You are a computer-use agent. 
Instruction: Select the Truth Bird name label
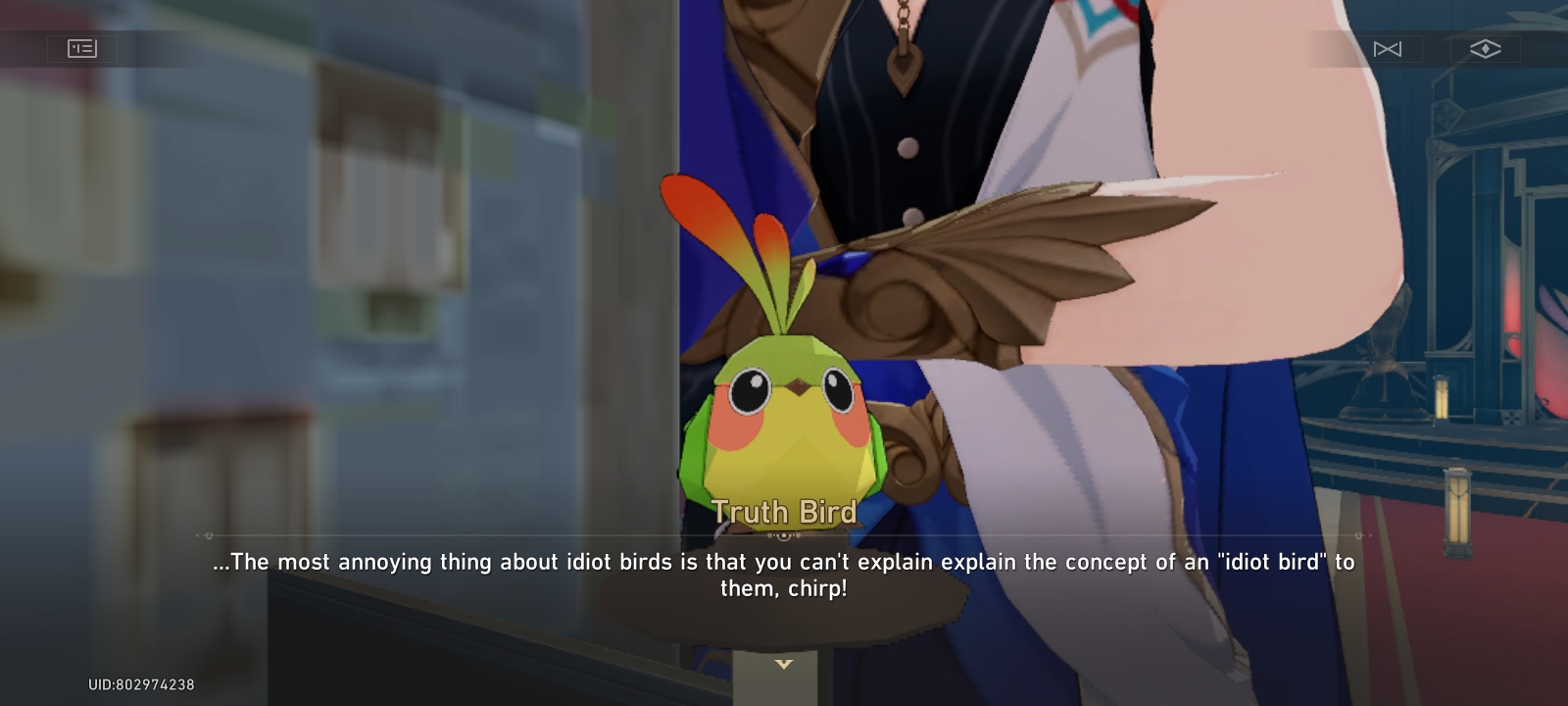(784, 511)
